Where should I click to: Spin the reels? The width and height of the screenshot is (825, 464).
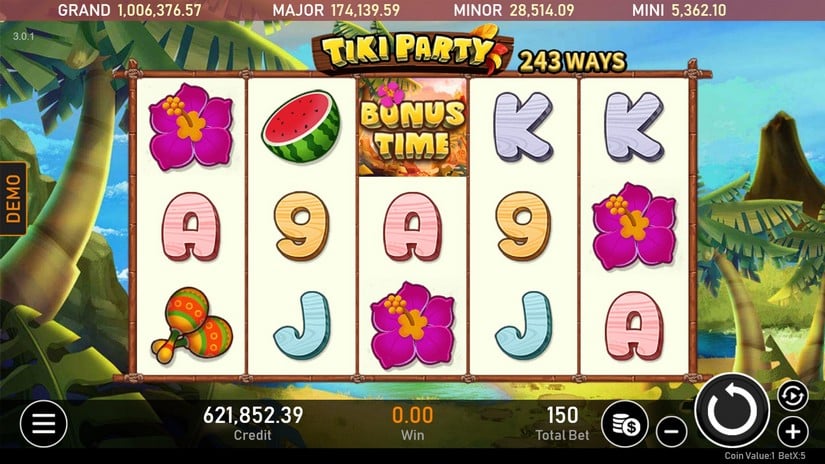coord(732,410)
